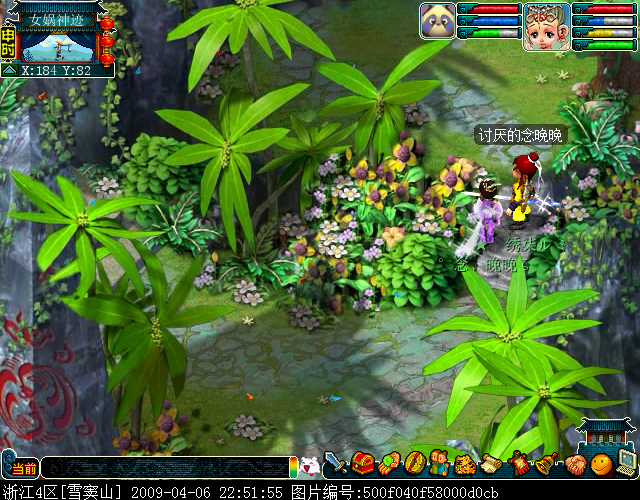Viewport: 640px width, 500px height.
Task: Click the red banner flag icon
Action: point(519,464)
